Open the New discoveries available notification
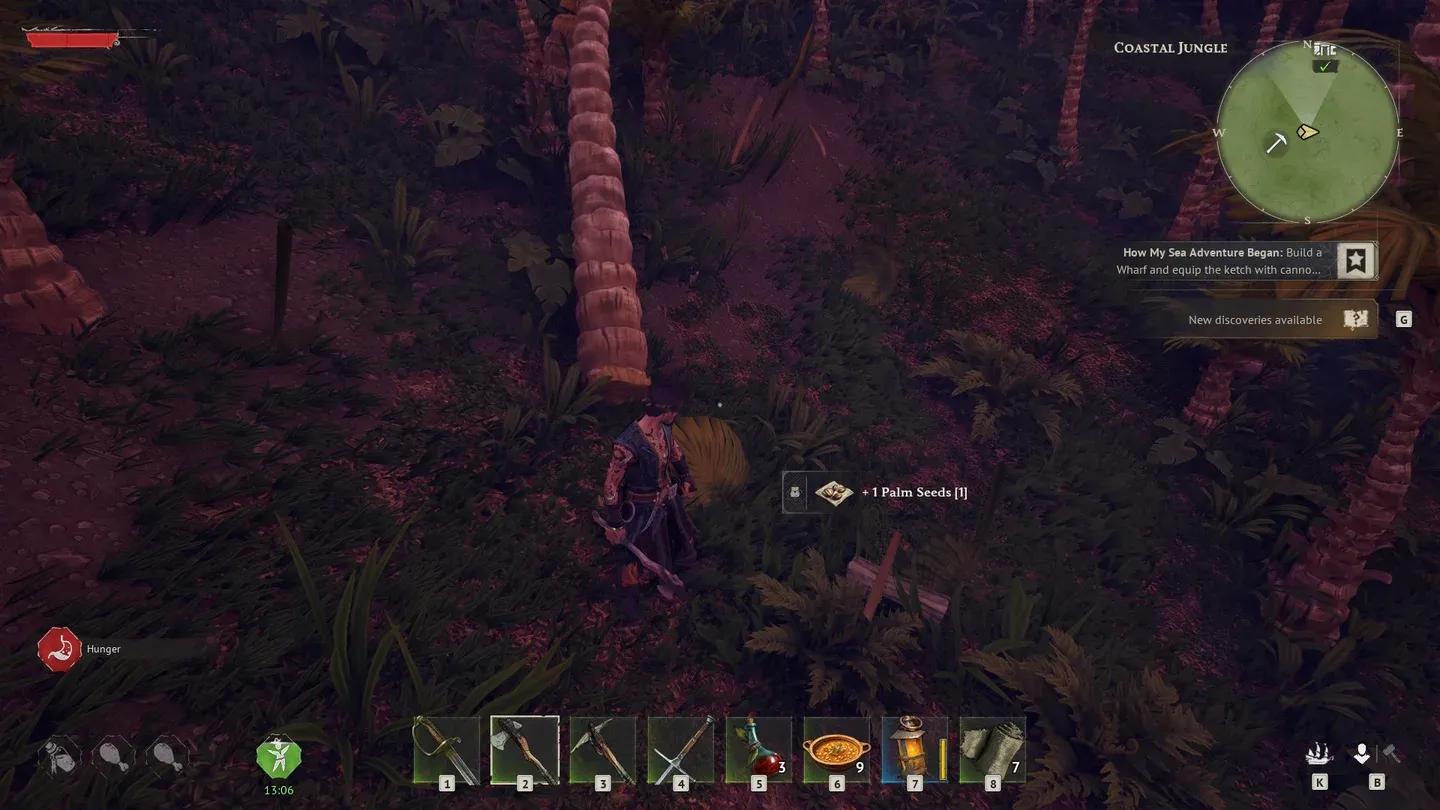 pyautogui.click(x=1256, y=320)
